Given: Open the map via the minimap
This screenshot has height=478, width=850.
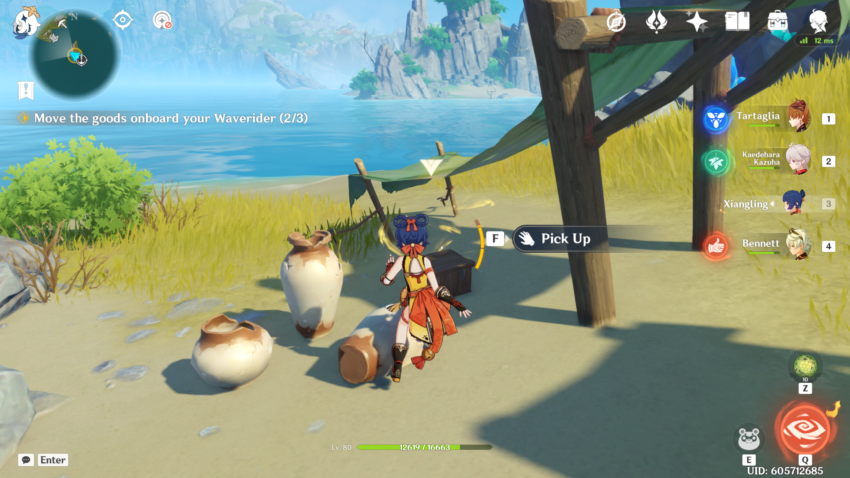Looking at the screenshot, I should click(x=75, y=54).
